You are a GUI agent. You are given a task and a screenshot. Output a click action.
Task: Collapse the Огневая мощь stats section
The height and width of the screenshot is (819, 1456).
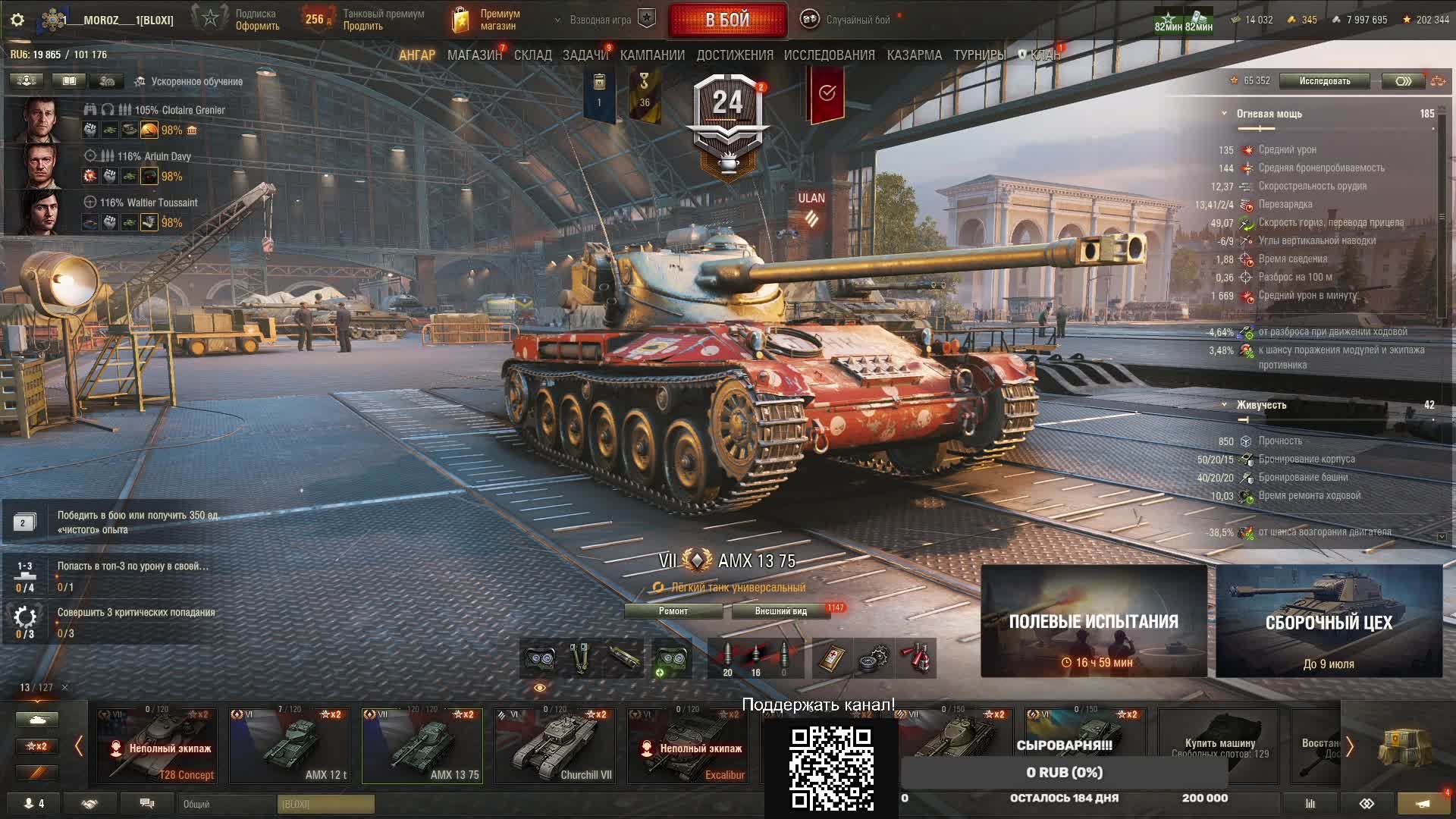[x=1224, y=114]
